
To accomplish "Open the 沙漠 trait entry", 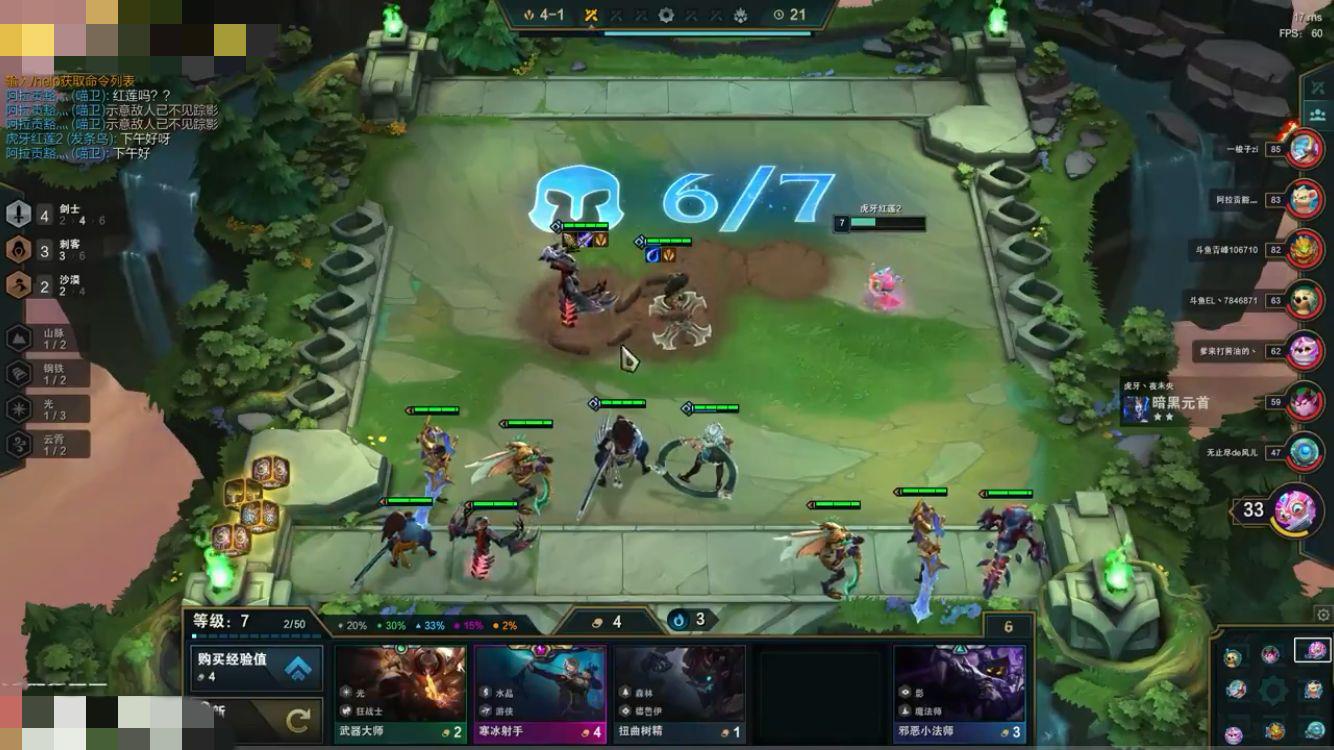I will pos(19,286).
